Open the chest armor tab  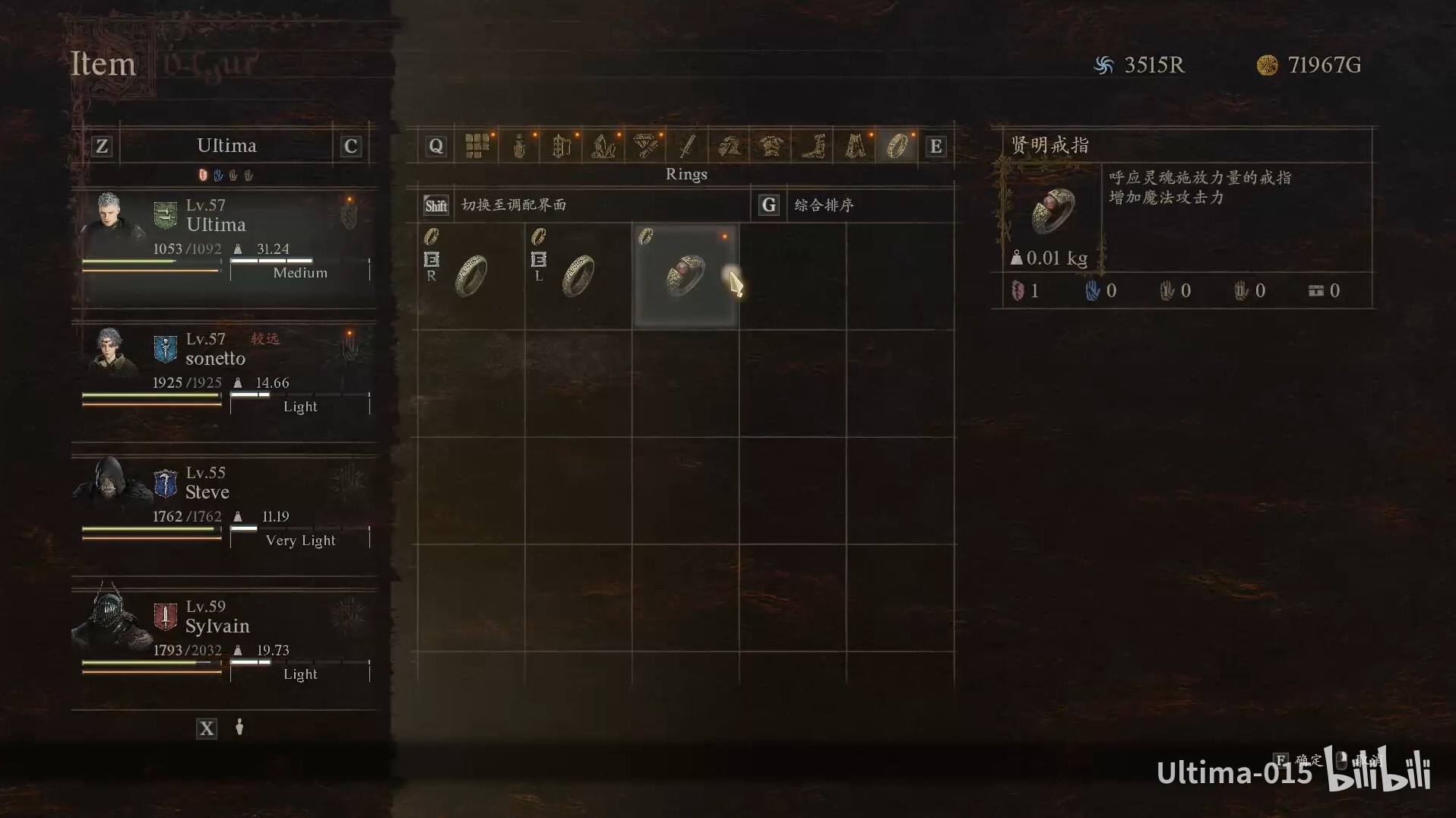(771, 145)
